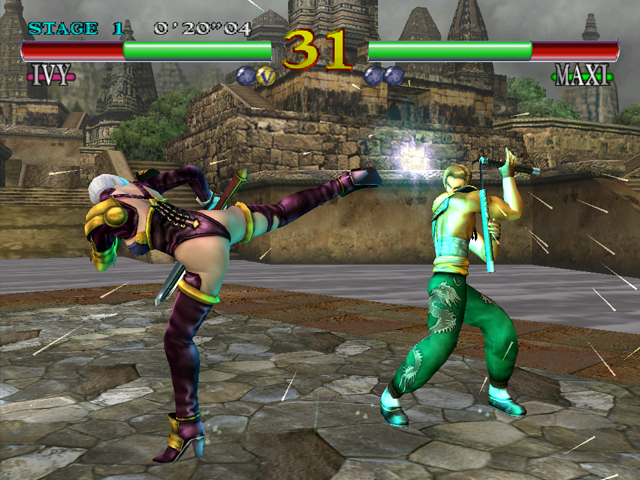This screenshot has height=480, width=640.
Task: Click the MAXI player name plate
Action: [579, 75]
